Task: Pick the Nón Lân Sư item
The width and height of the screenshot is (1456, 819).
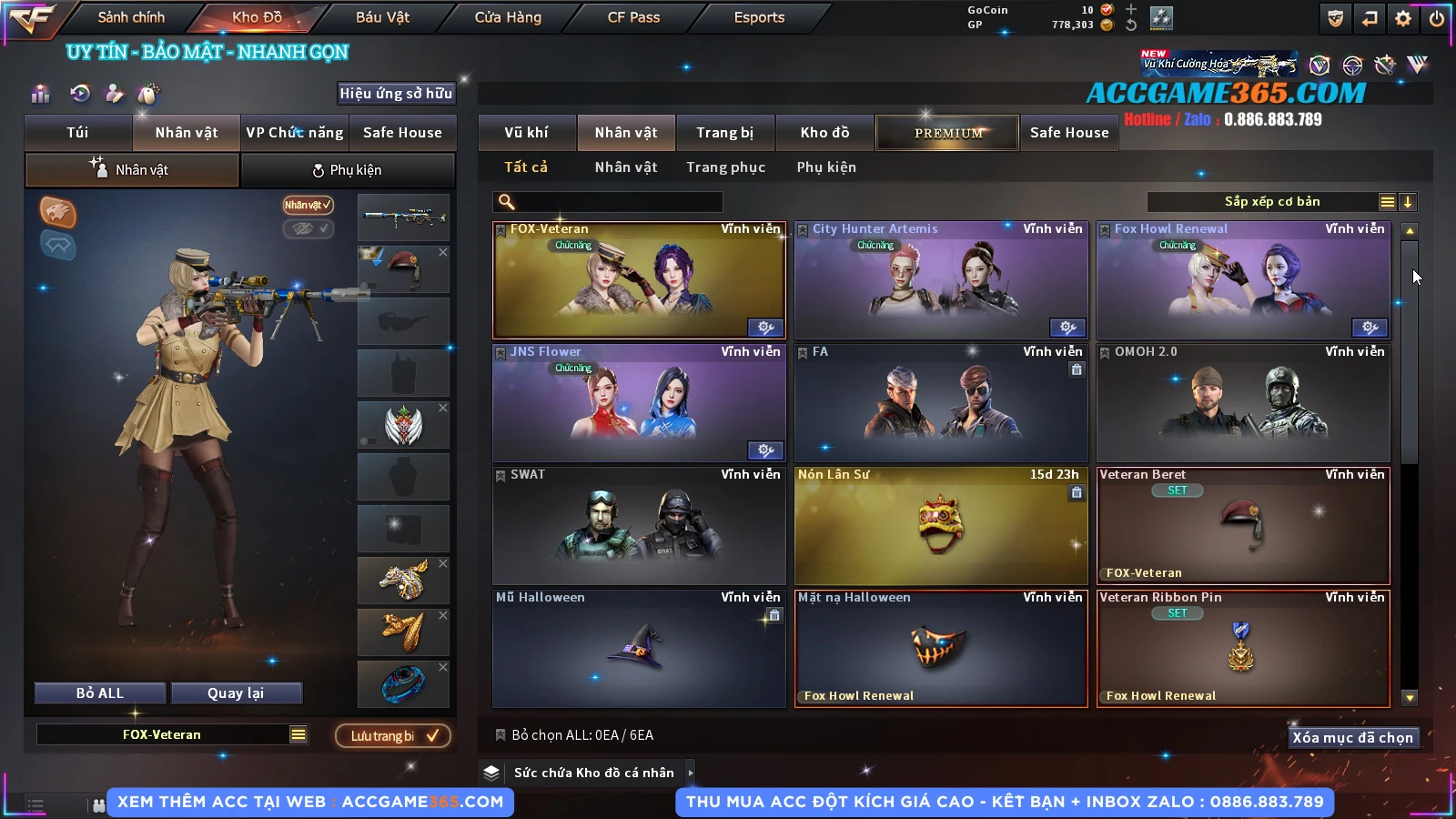Action: point(941,526)
